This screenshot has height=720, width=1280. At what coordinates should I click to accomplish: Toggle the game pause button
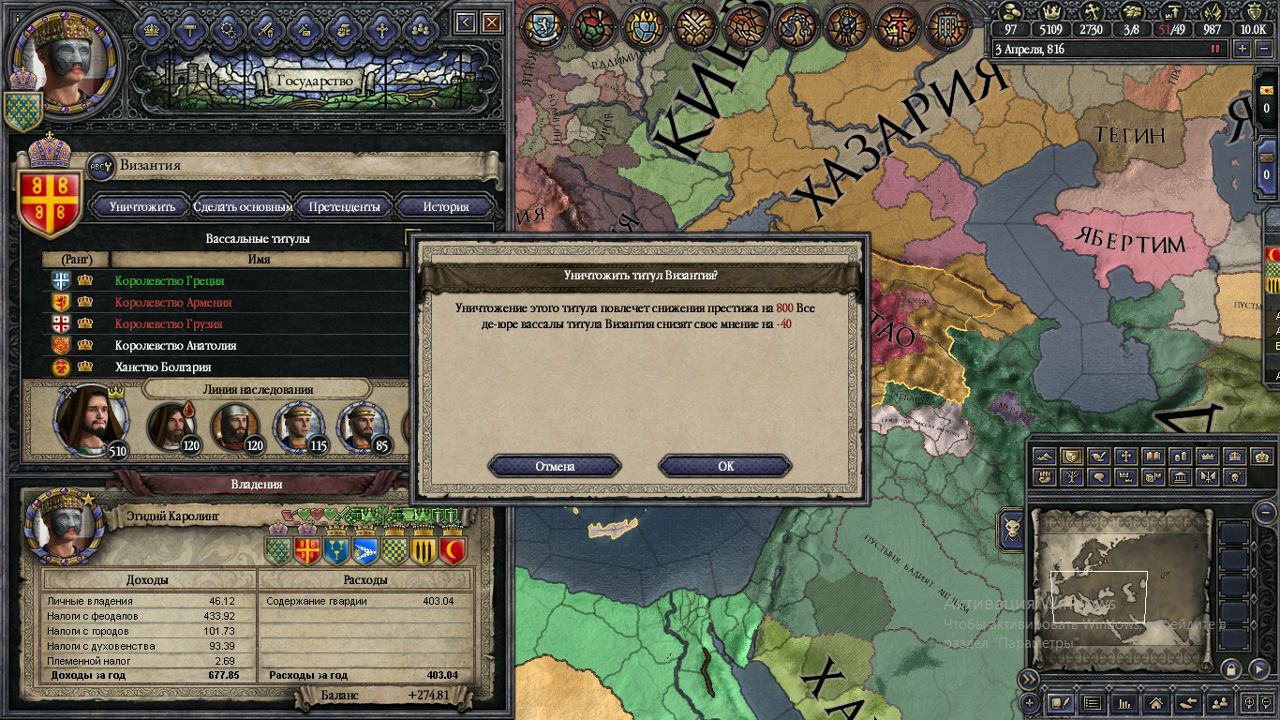pos(1215,48)
